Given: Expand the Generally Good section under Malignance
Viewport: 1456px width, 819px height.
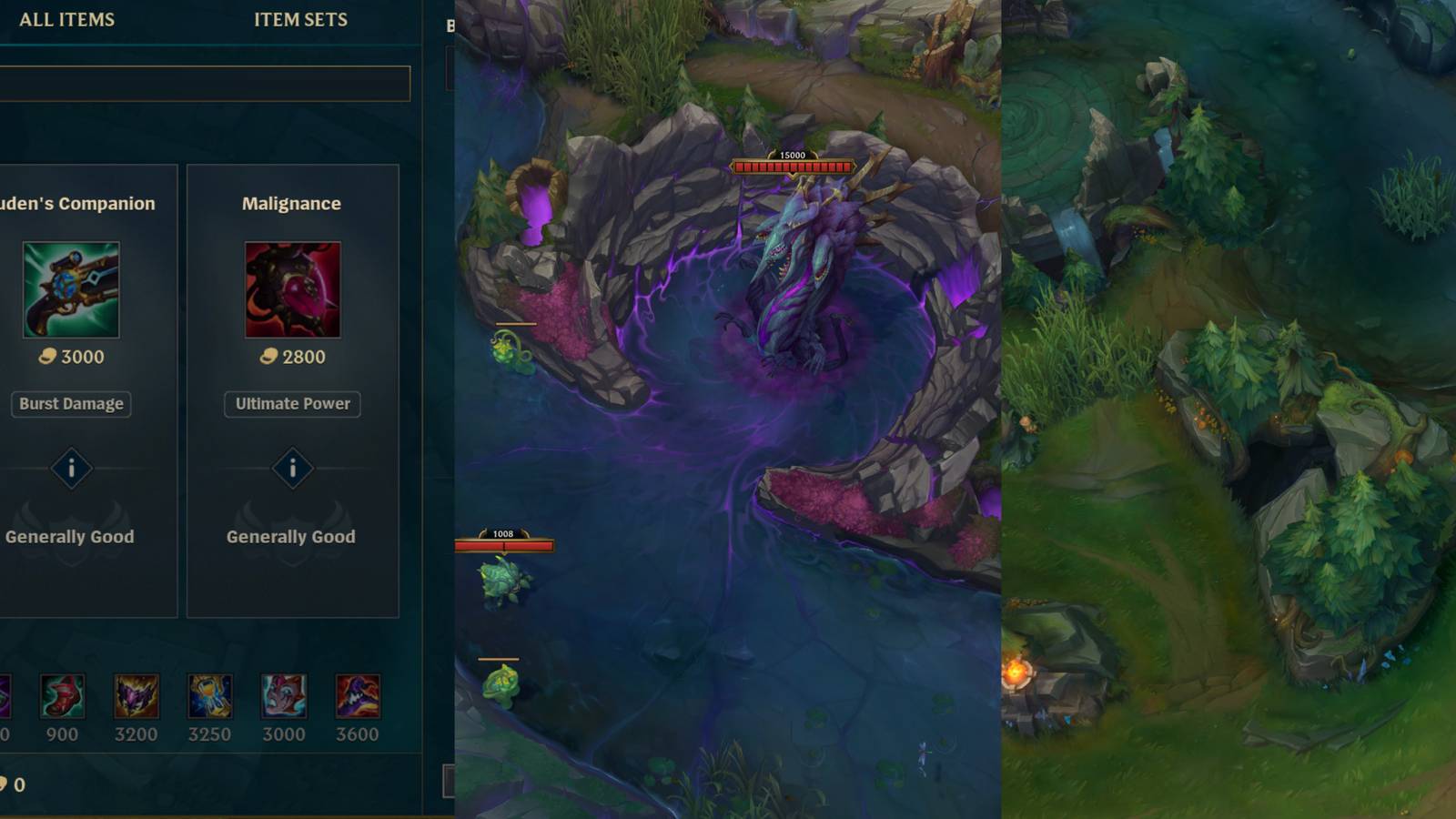Looking at the screenshot, I should [291, 537].
